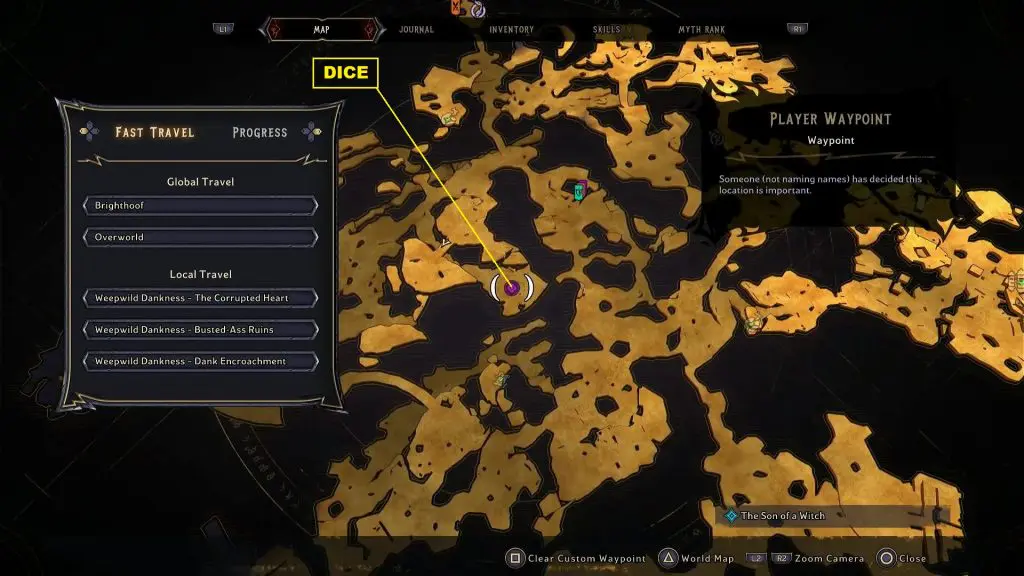Choose Overworld as travel destination
The image size is (1024, 576).
[200, 238]
